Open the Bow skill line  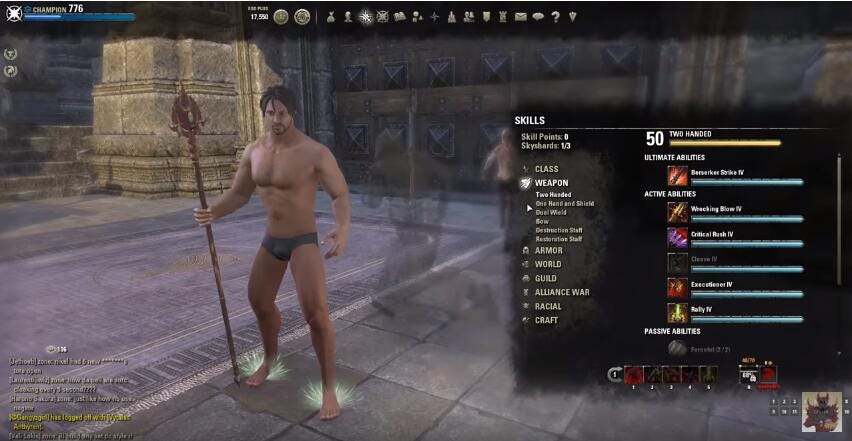[542, 221]
